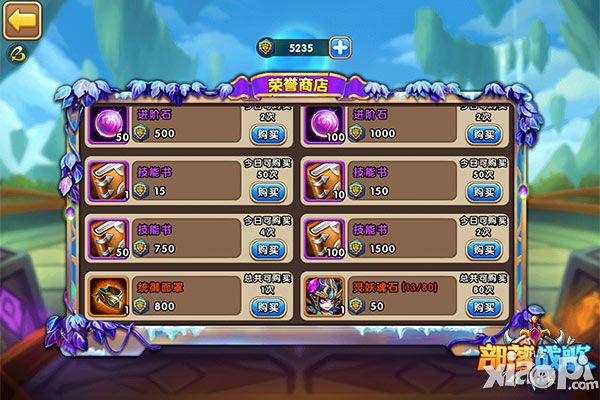
Task: Inspect the purple orb icon priced 1000
Action: point(326,125)
